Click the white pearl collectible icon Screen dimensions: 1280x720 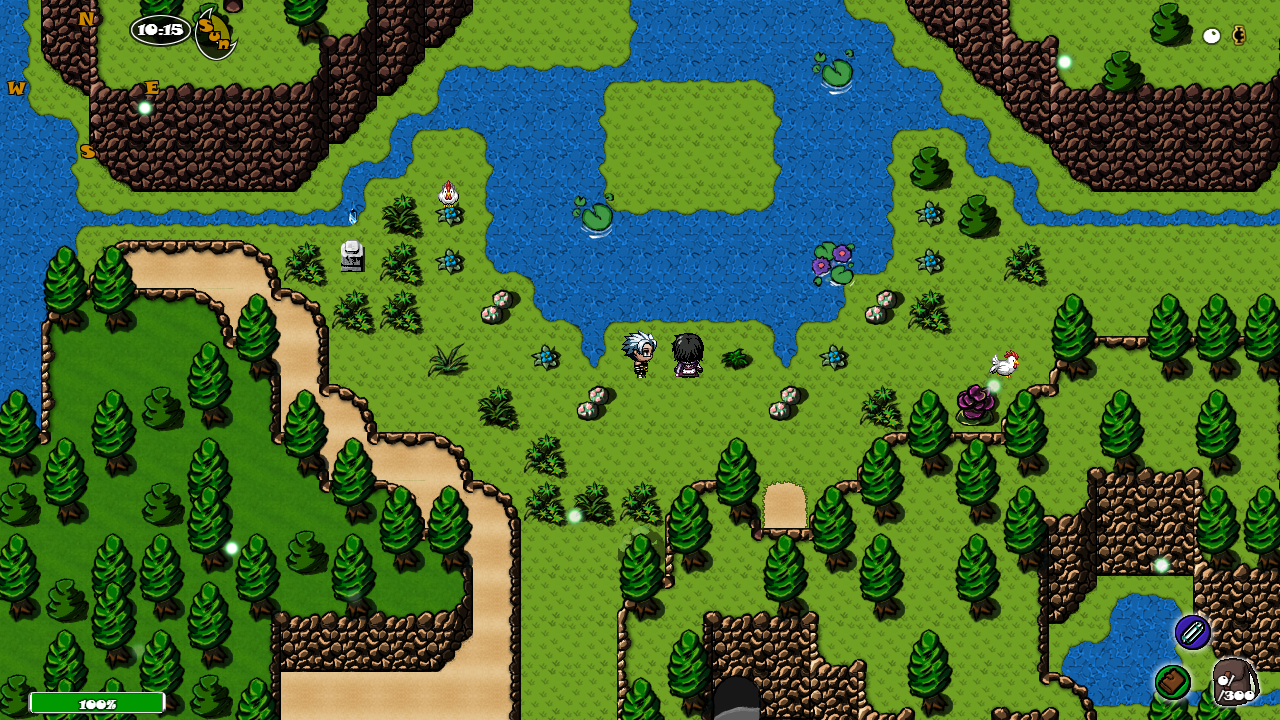1211,36
